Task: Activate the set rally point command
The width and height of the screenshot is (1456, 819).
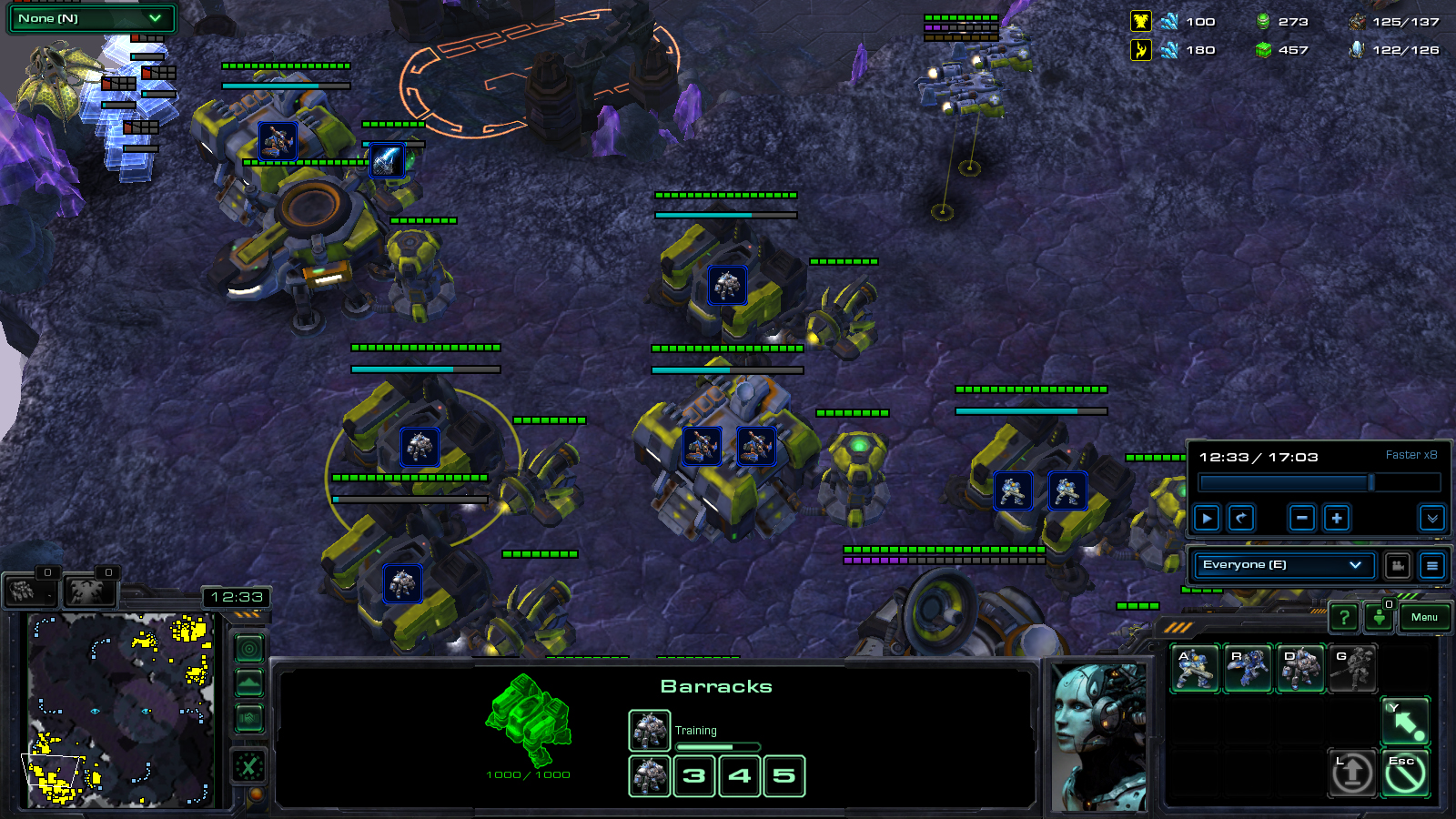Action: (x=1406, y=722)
